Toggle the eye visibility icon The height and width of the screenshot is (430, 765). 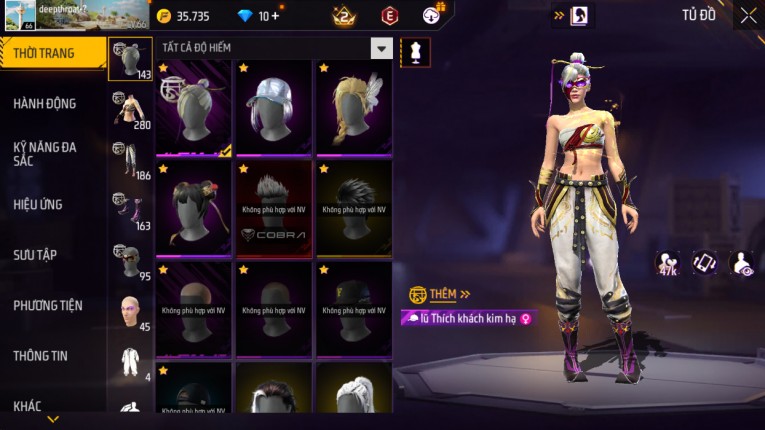[x=742, y=263]
